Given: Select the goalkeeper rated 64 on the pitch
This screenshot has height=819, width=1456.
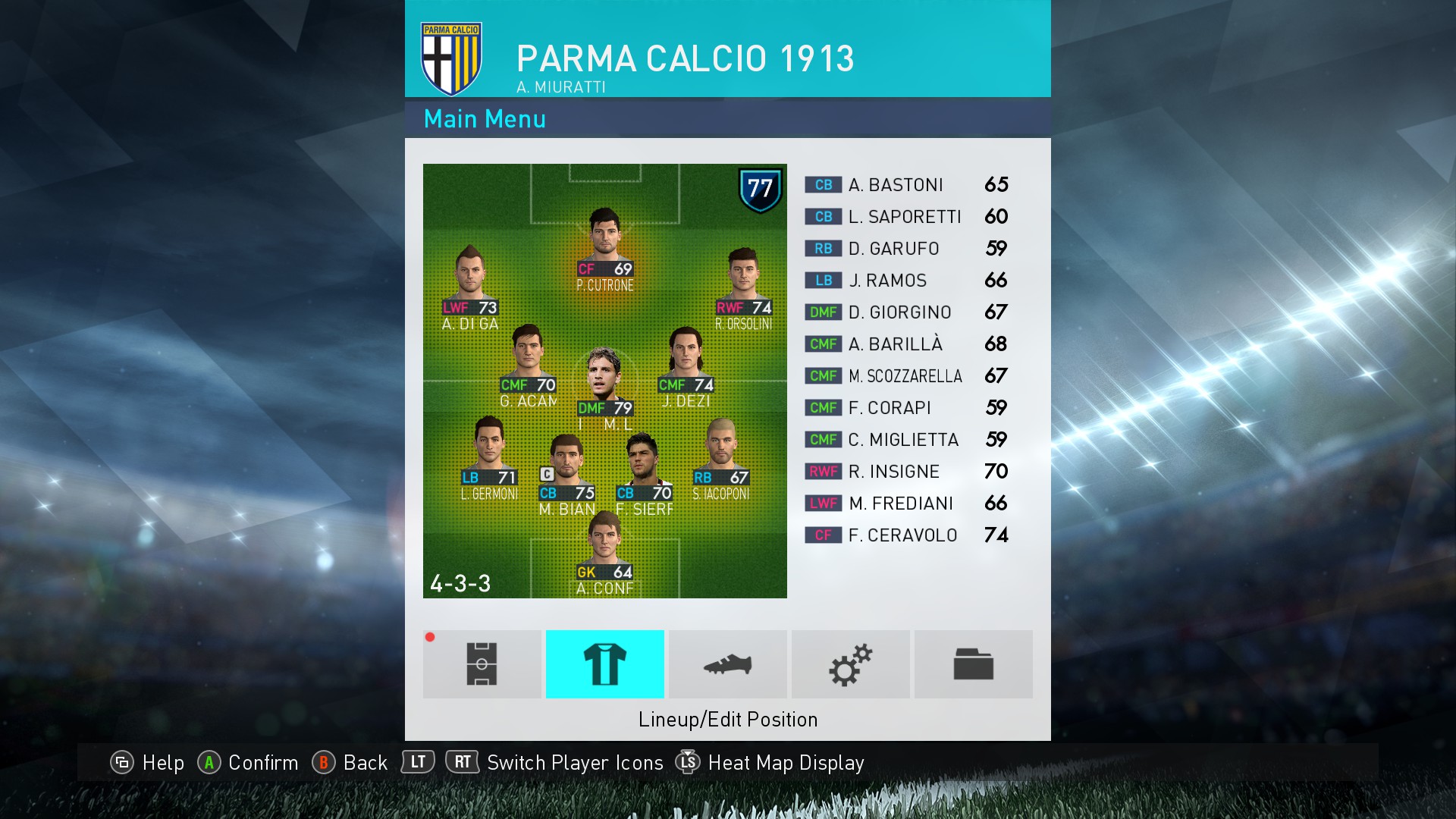Looking at the screenshot, I should pyautogui.click(x=604, y=546).
